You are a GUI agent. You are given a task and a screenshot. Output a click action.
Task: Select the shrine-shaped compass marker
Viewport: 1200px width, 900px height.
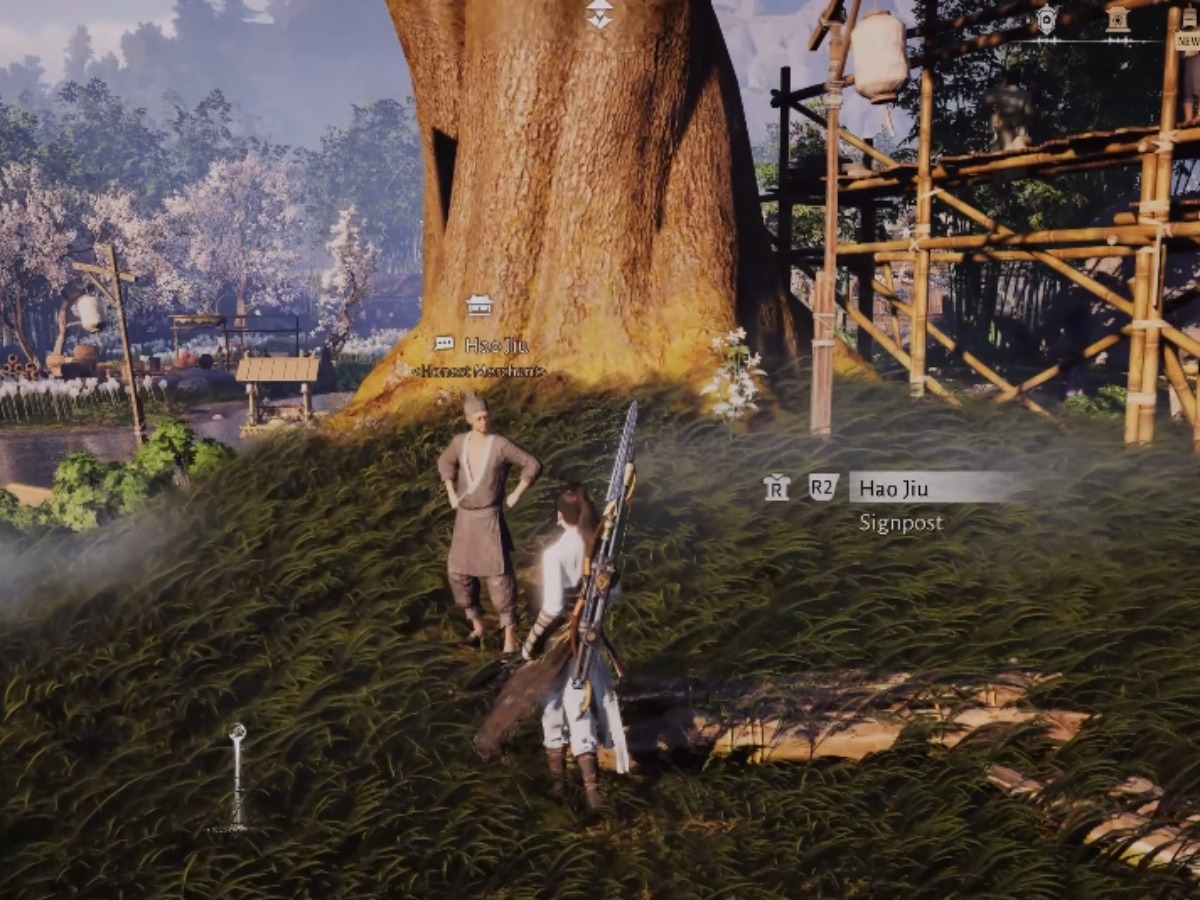click(1118, 19)
